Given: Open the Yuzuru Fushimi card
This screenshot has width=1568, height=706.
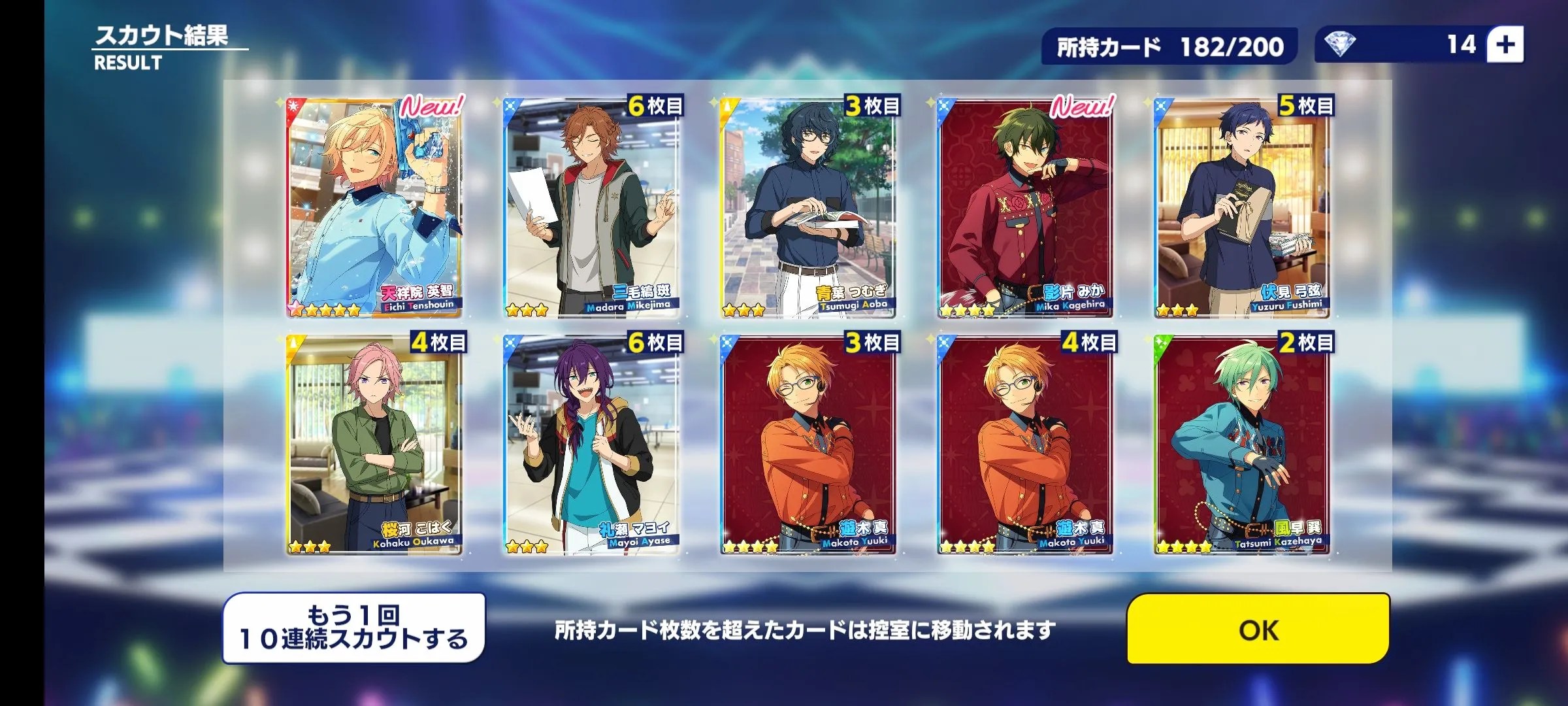Looking at the screenshot, I should pyautogui.click(x=1242, y=208).
